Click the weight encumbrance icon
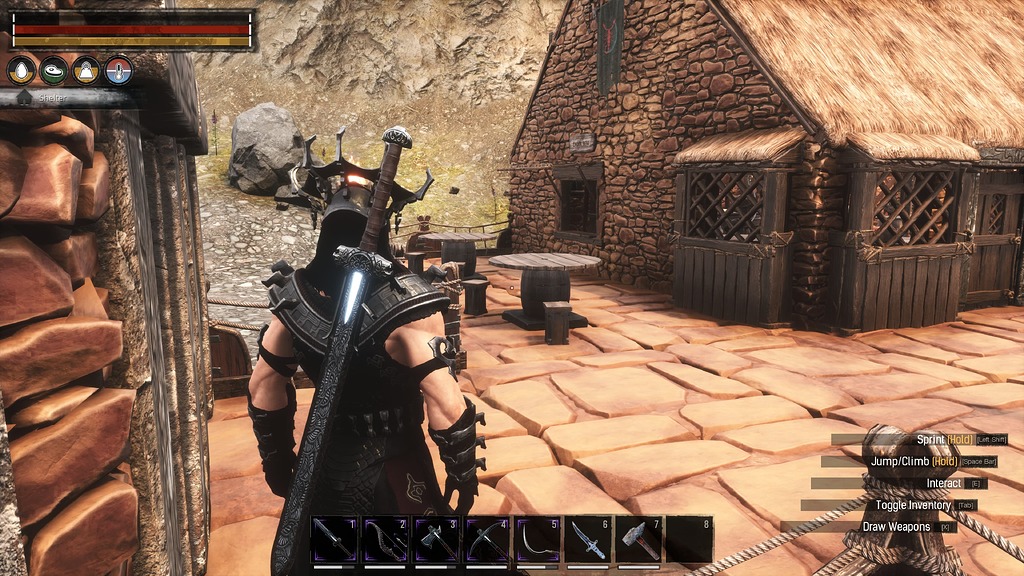The width and height of the screenshot is (1024, 576). (x=86, y=70)
